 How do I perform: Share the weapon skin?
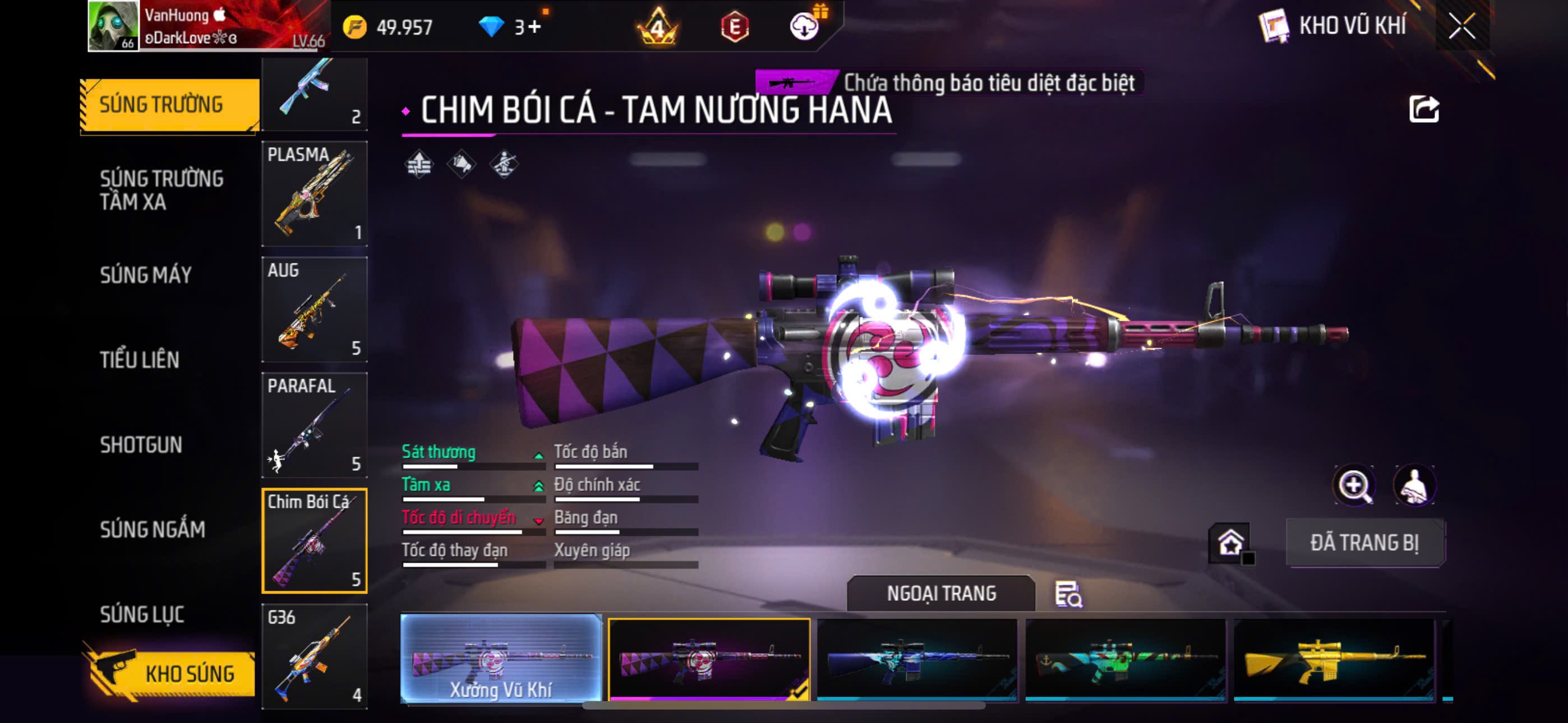(x=1423, y=110)
